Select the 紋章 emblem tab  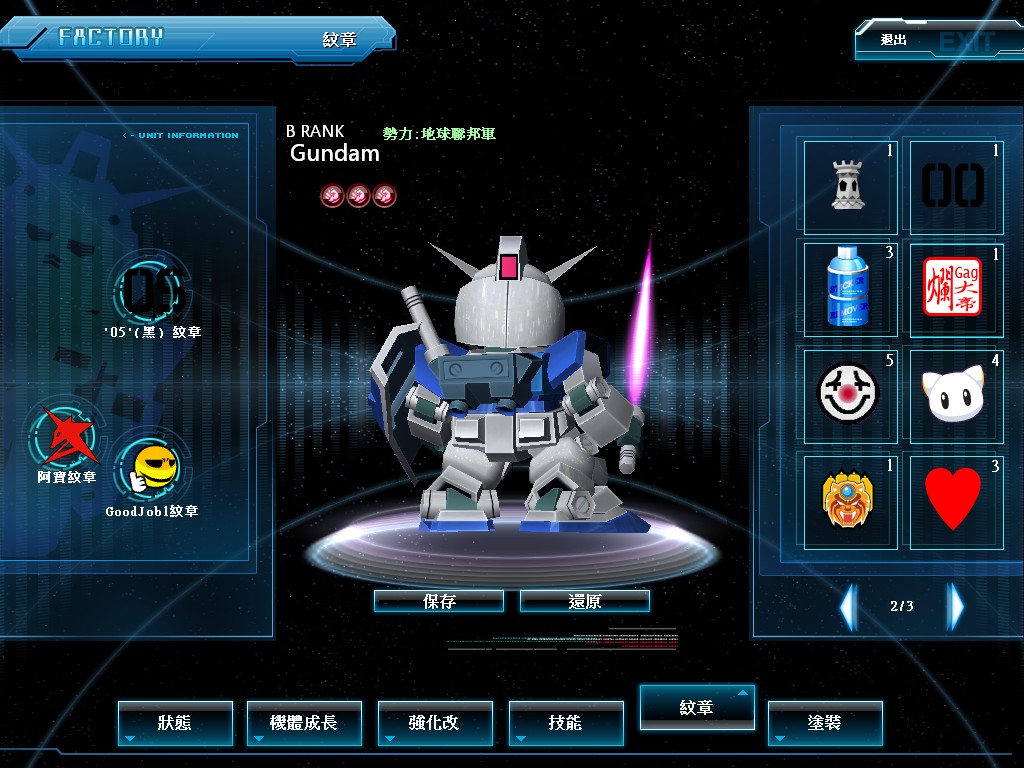[x=697, y=707]
